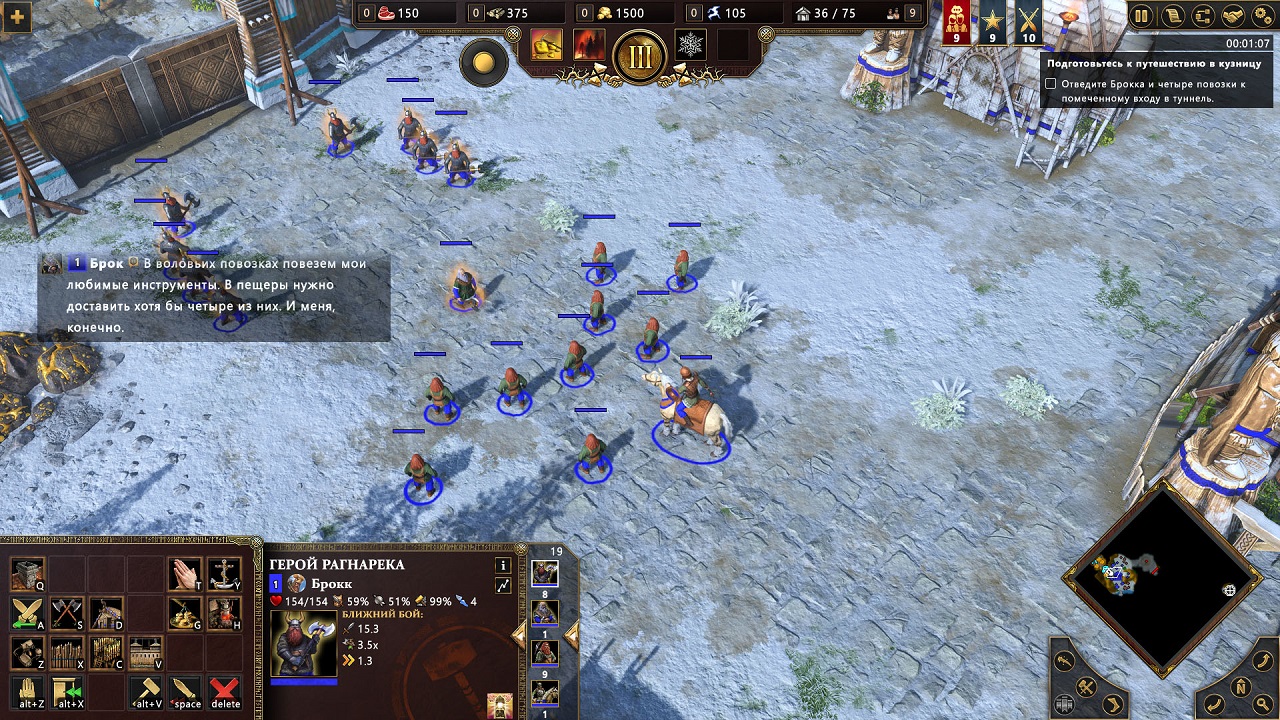Open the Age III advancement medallion

pyautogui.click(x=640, y=54)
